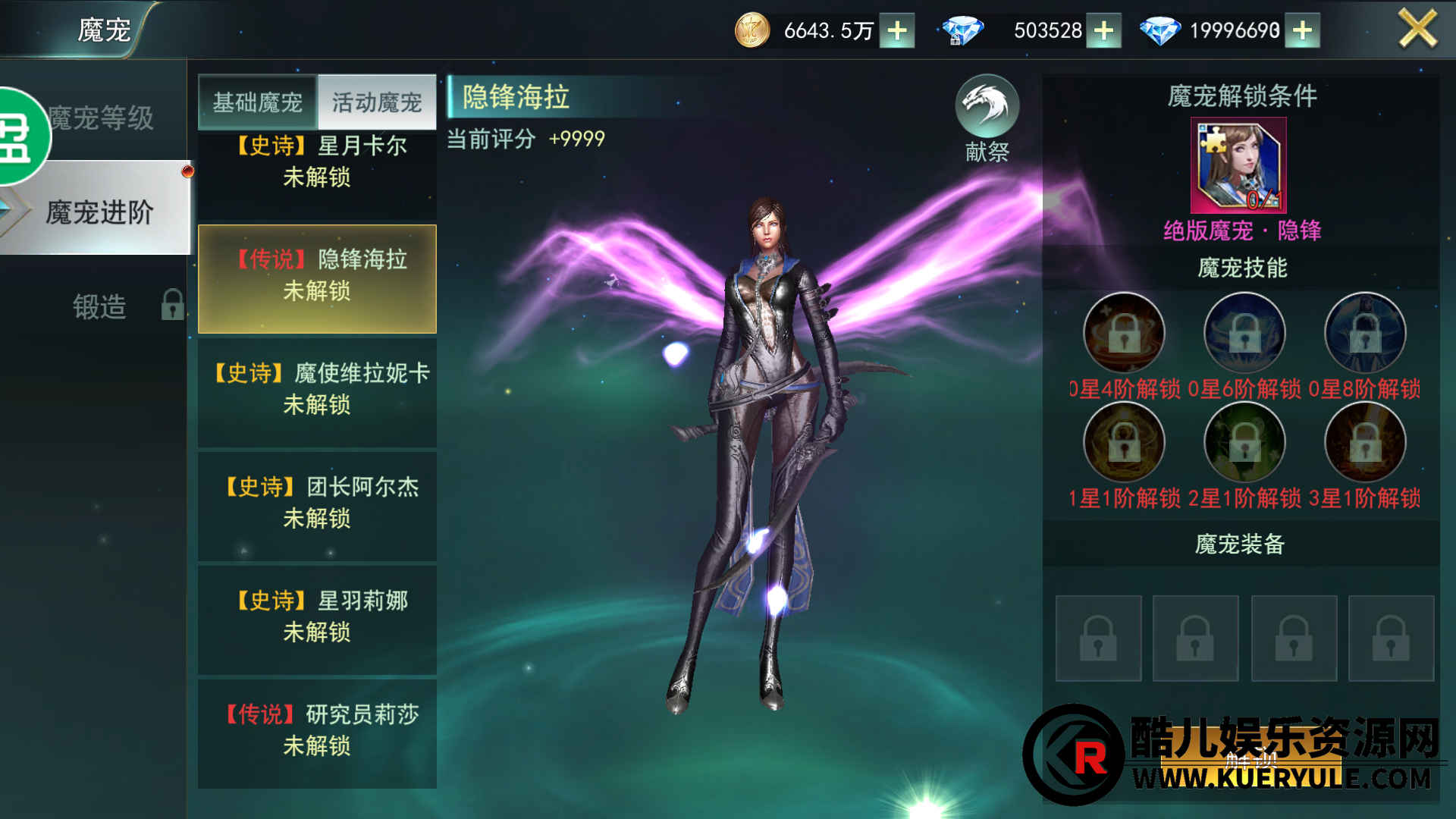The width and height of the screenshot is (1456, 819).
Task: Choose pet 团长阿尔杰 in the list
Action: [317, 504]
